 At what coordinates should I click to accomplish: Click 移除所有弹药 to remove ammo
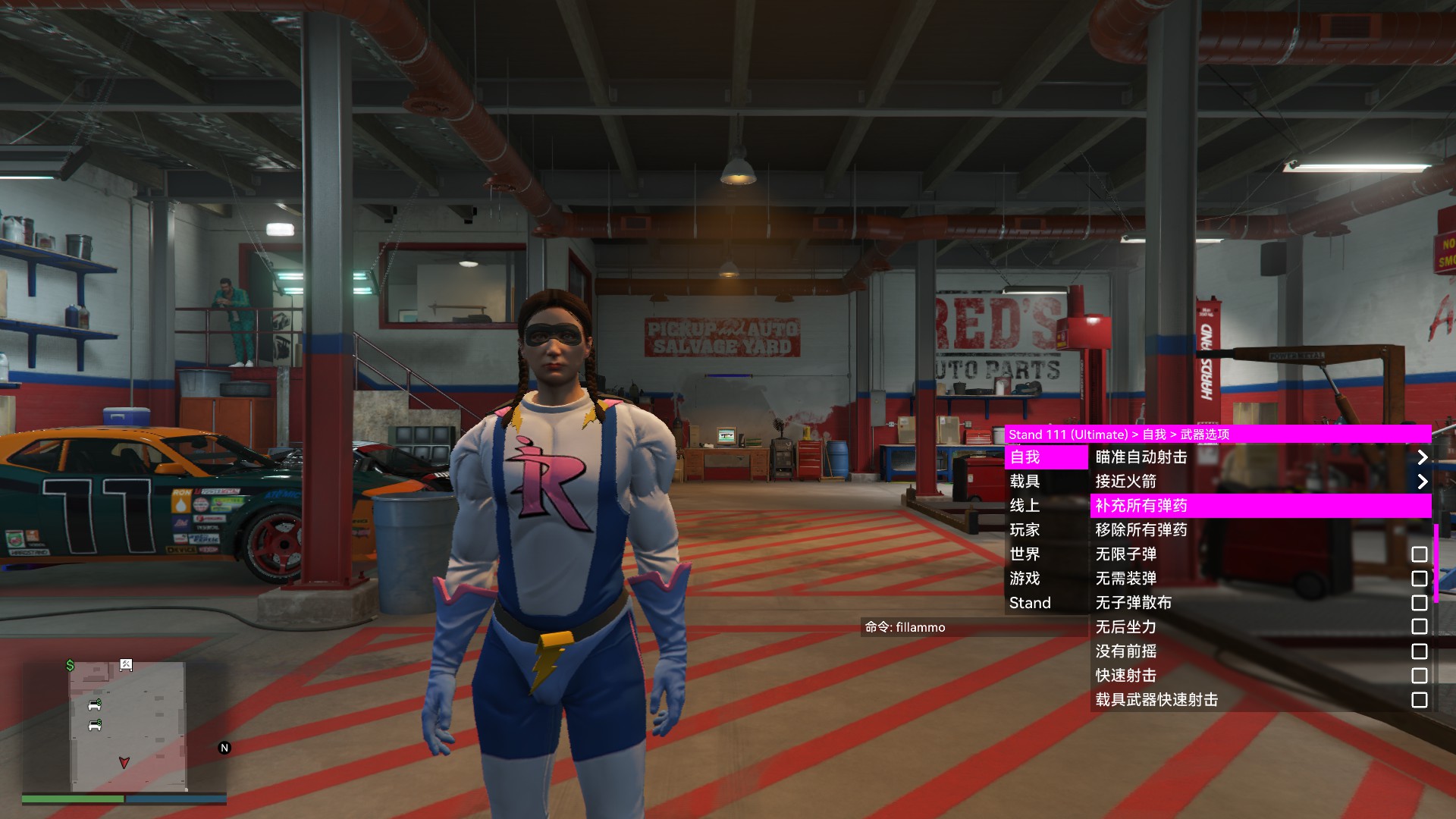pyautogui.click(x=1259, y=530)
